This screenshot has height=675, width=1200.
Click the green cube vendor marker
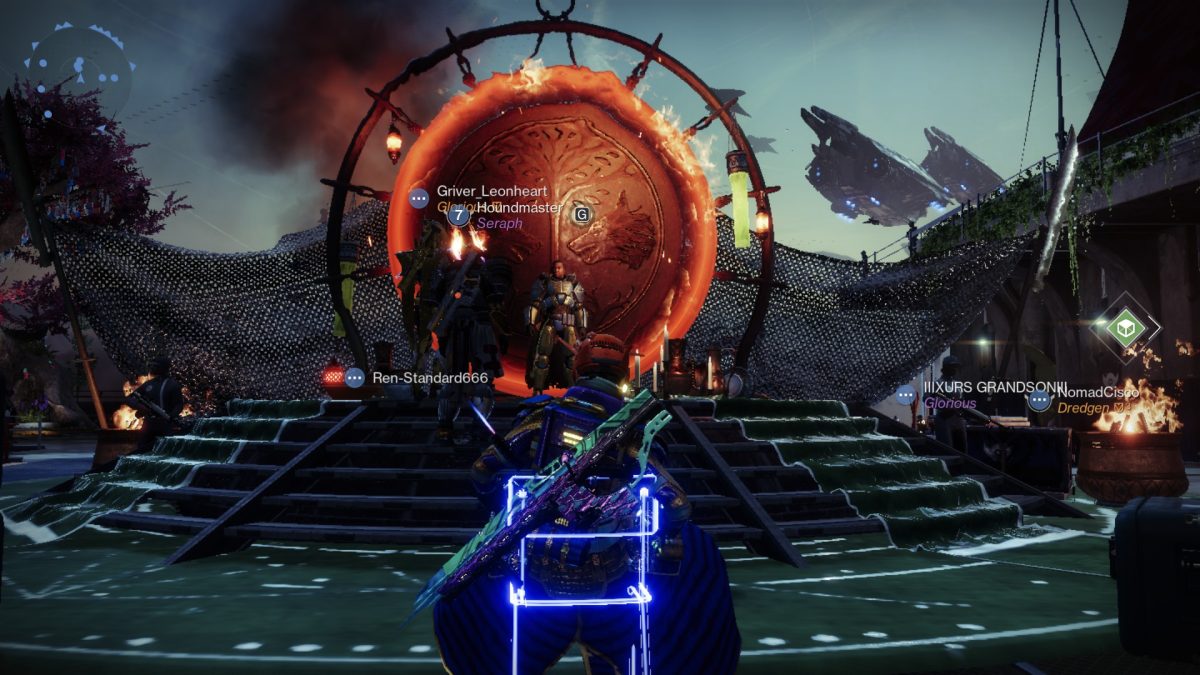1126,328
